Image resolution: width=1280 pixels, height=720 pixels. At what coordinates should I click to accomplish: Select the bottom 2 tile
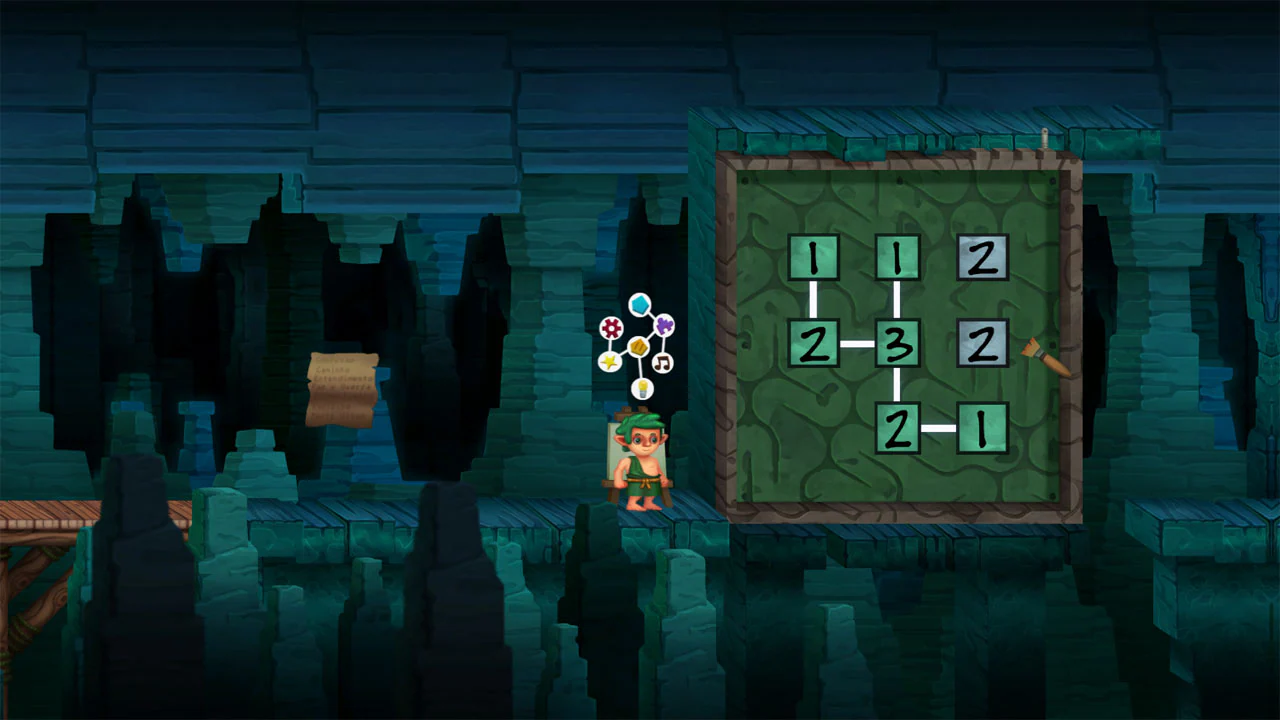pos(898,428)
